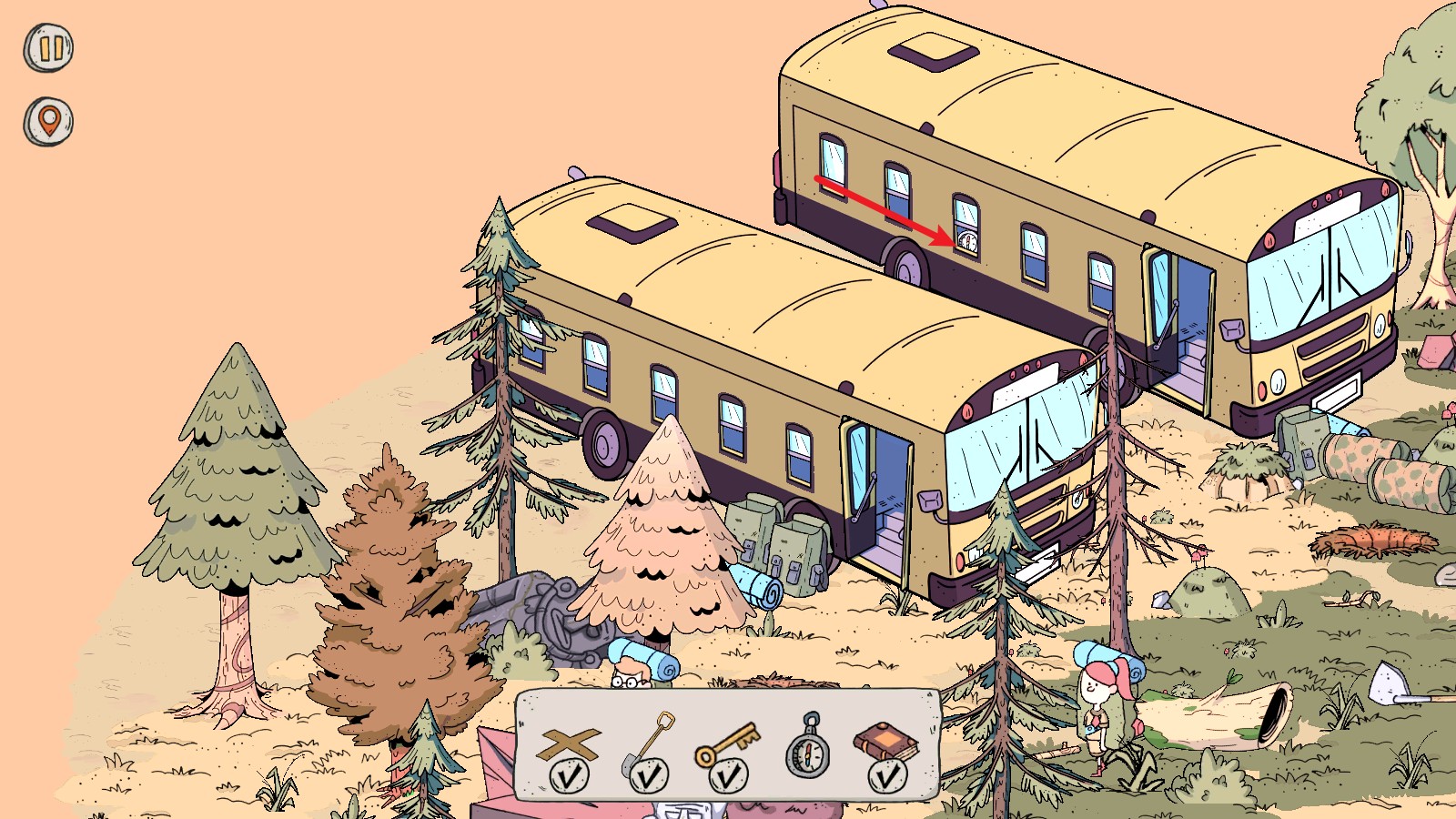The image size is (1456, 819).
Task: Open the map pin location button
Action: click(48, 121)
